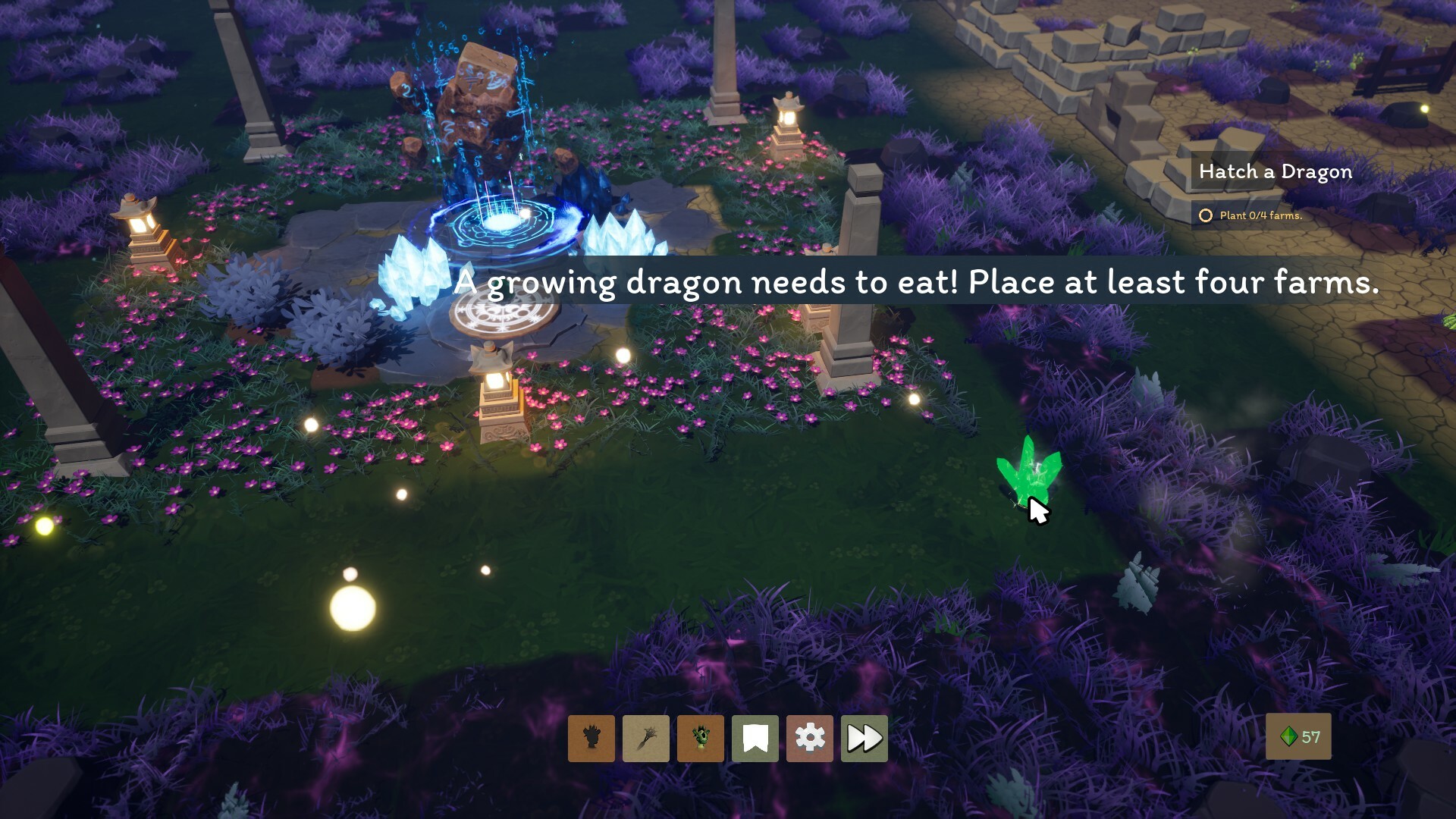
Task: Toggle the flag marker in the hotbar
Action: point(755,739)
